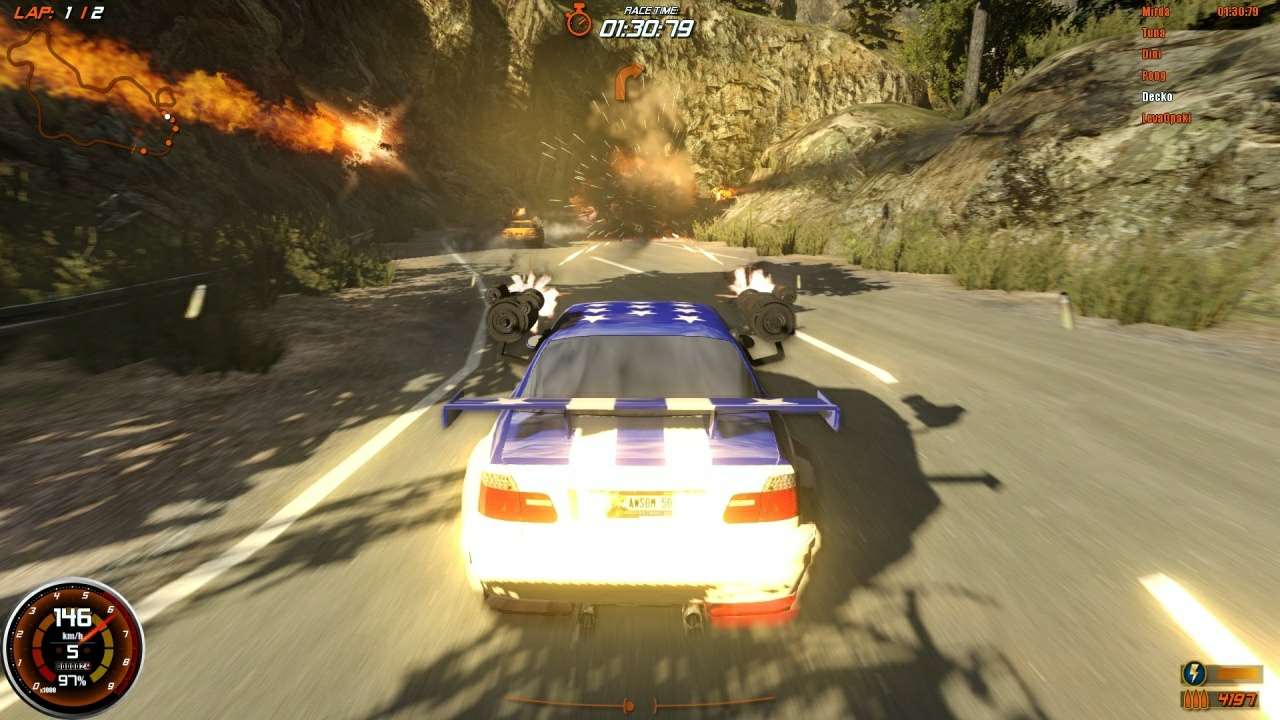Click the orange turn arrow indicator

[x=627, y=80]
